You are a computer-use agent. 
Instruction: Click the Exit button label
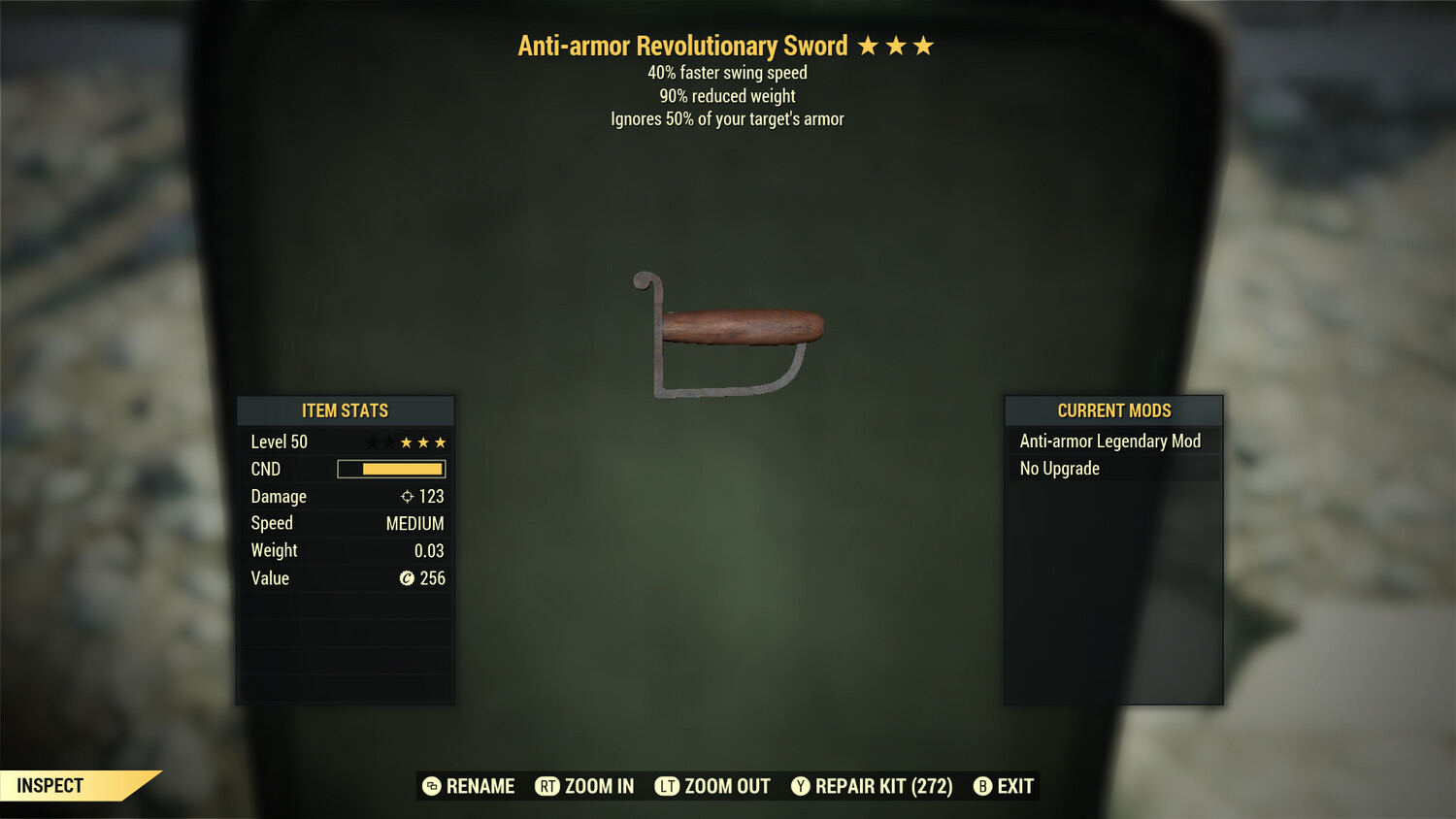click(x=1015, y=786)
